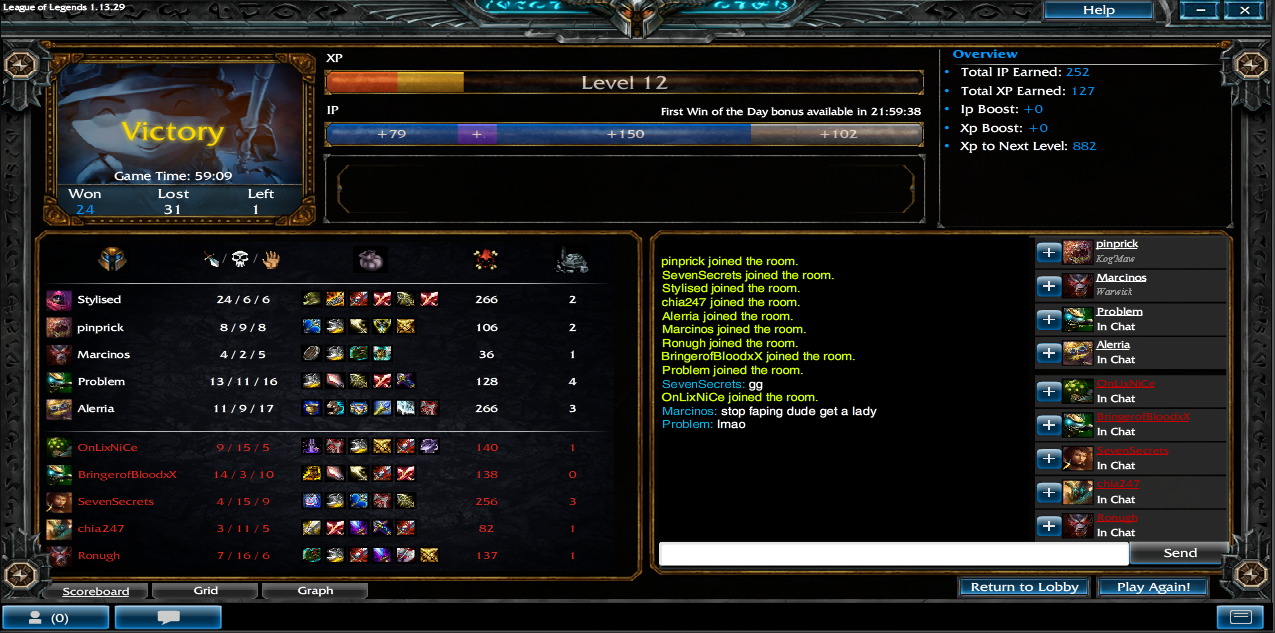Viewport: 1275px width, 633px height.
Task: Send the chat message
Action: coord(1180,553)
